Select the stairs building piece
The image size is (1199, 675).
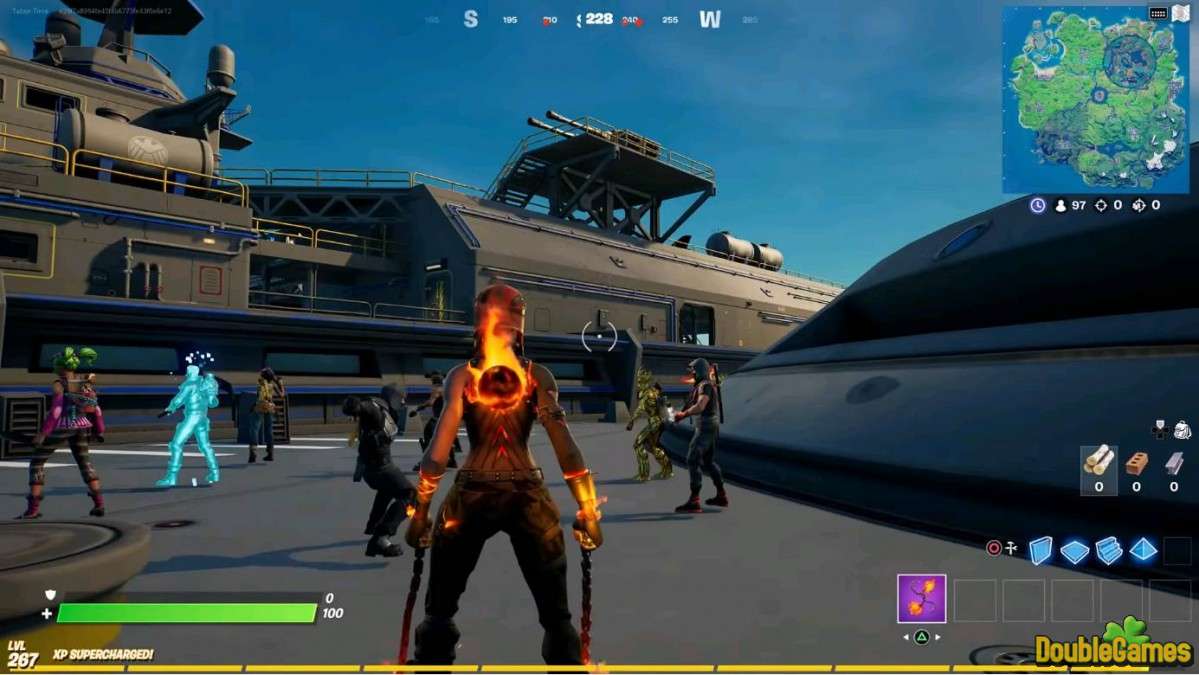[x=1108, y=550]
